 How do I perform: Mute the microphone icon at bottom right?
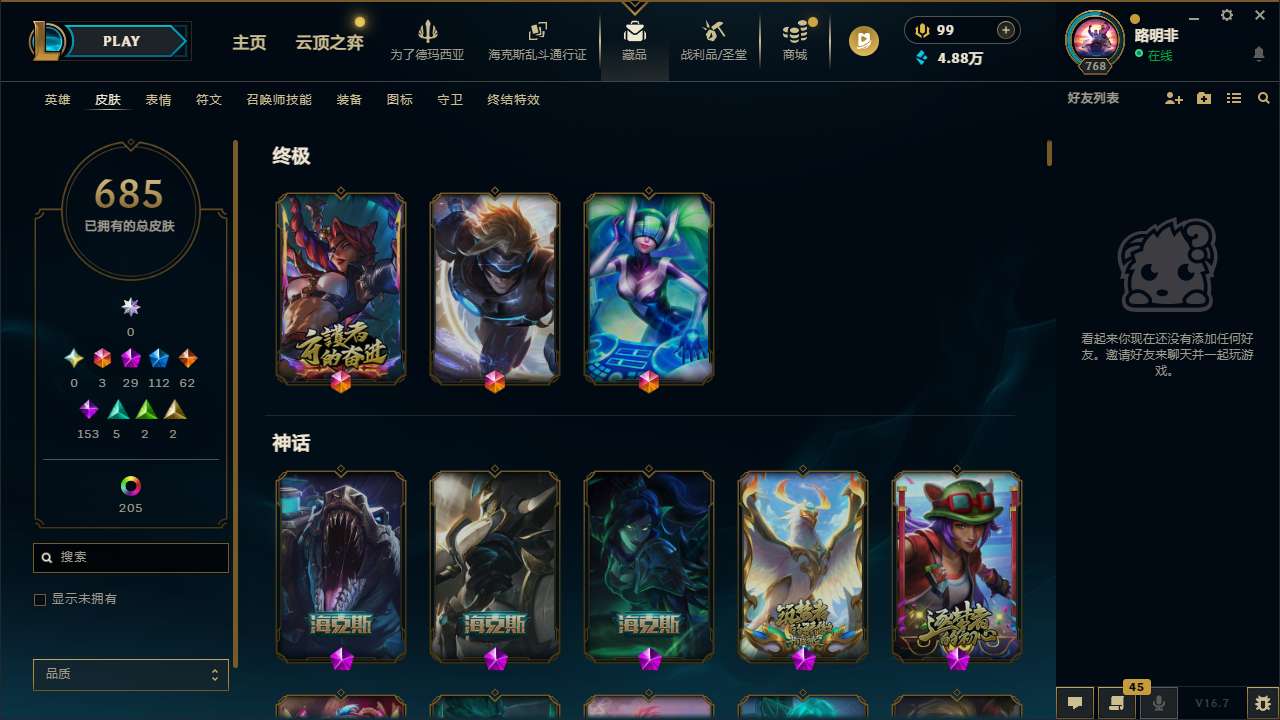[x=1160, y=702]
